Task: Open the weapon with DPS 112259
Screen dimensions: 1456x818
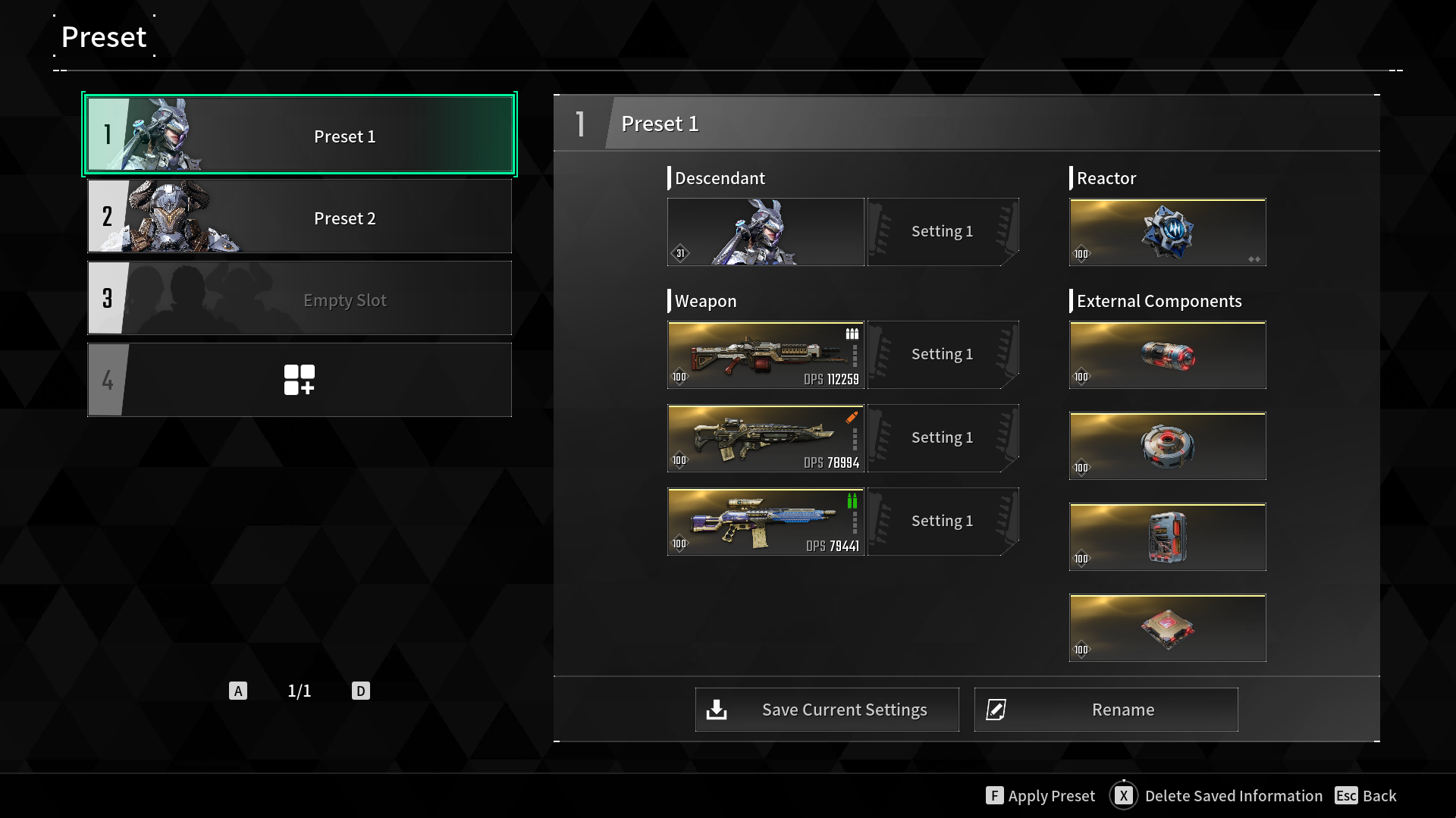Action: pyautogui.click(x=764, y=355)
